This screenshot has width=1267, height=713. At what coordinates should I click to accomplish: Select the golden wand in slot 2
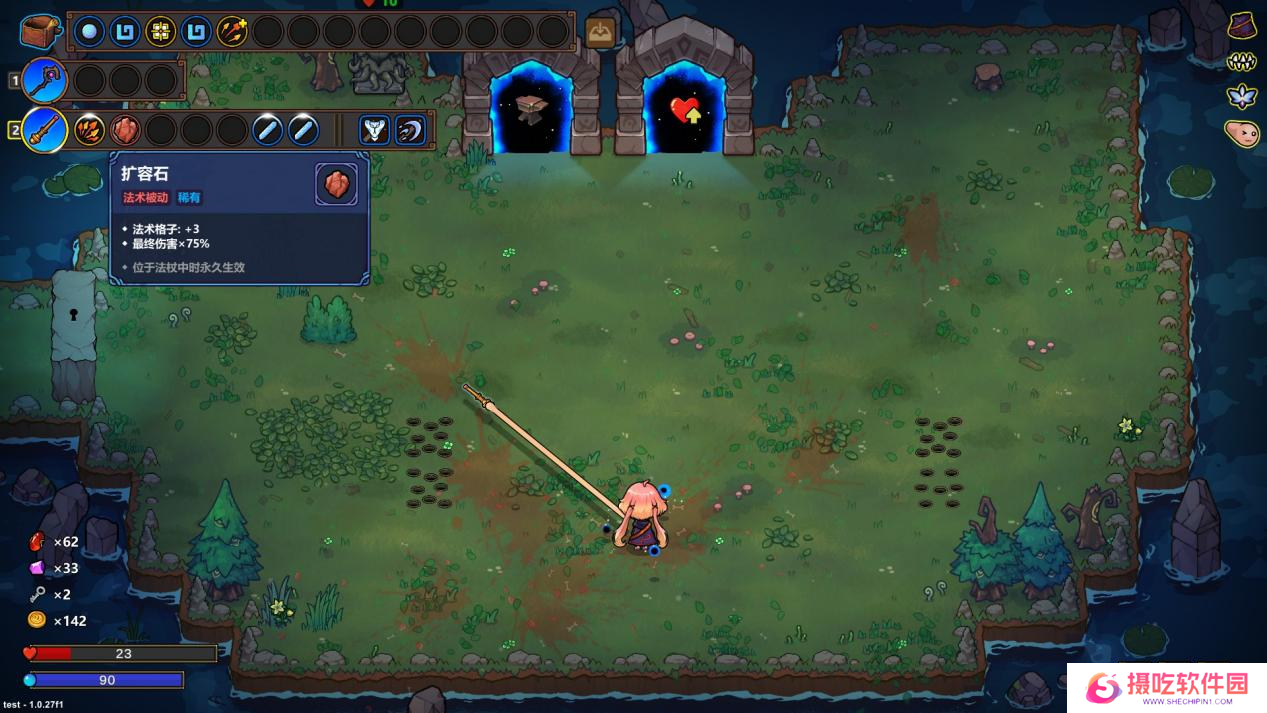point(44,130)
